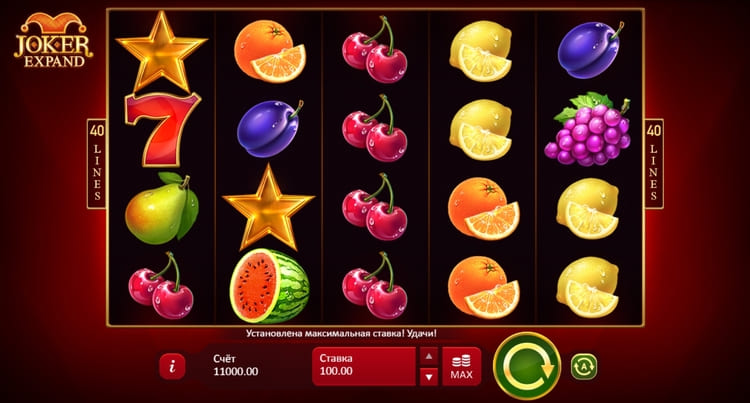Decrease the bet with the down arrow

tap(428, 377)
